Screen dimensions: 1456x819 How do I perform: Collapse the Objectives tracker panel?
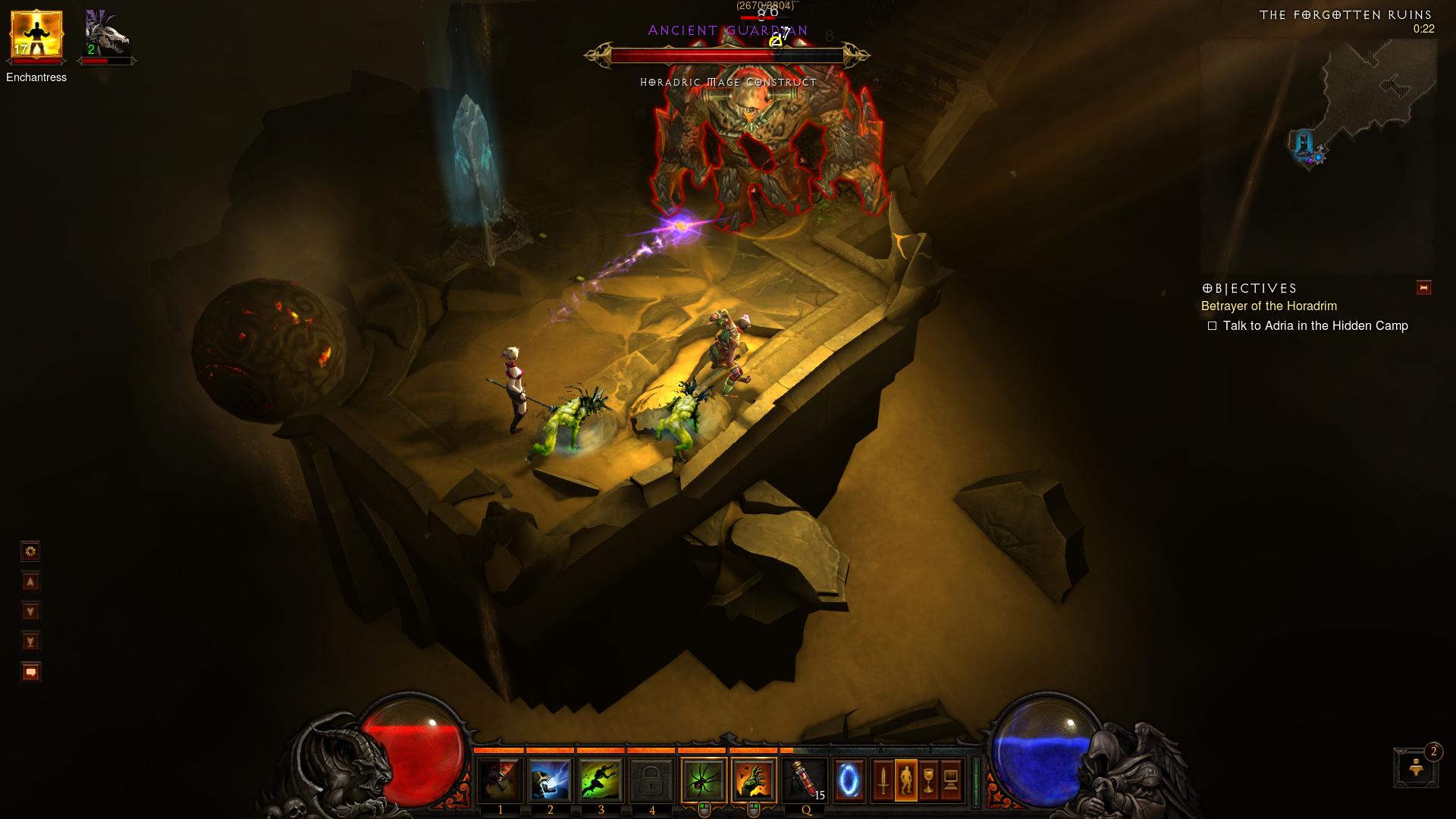[1423, 287]
